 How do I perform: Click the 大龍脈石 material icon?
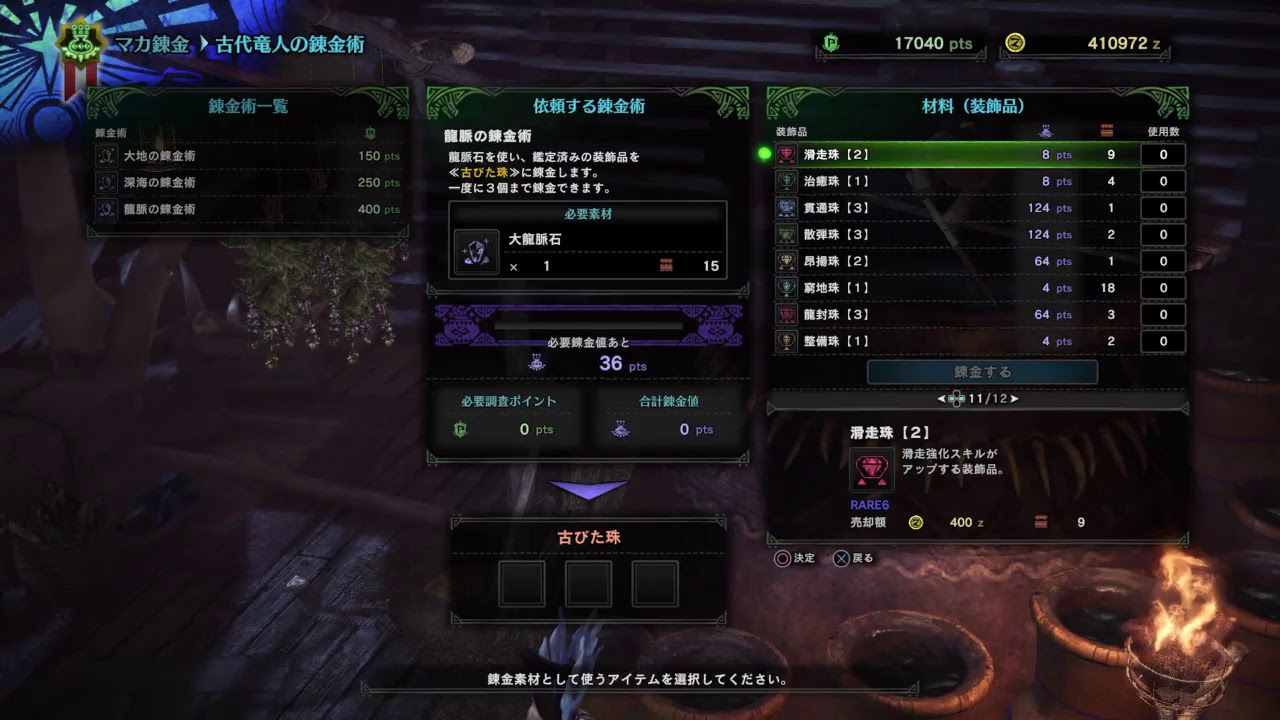pos(477,251)
